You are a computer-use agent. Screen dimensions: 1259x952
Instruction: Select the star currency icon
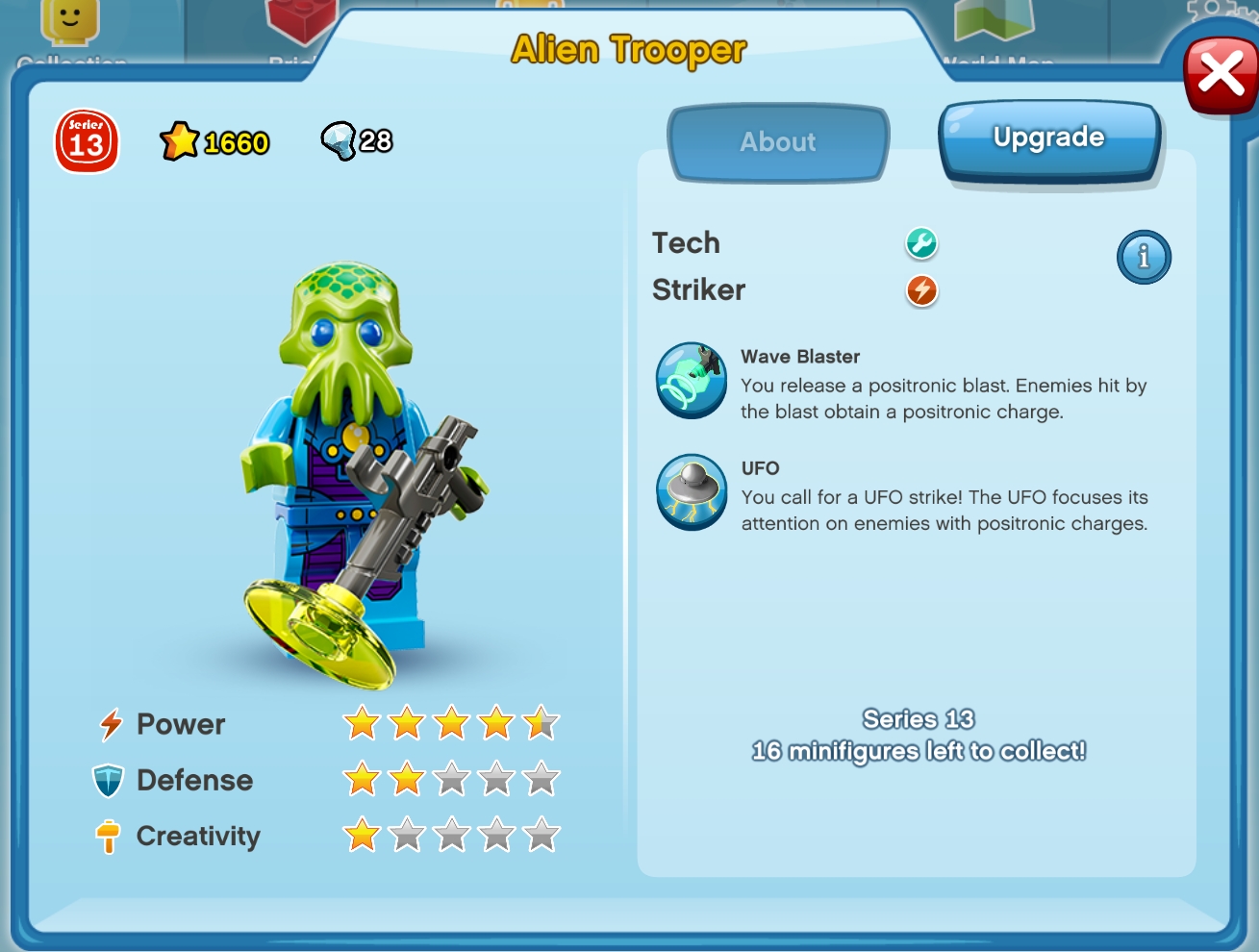click(x=182, y=139)
